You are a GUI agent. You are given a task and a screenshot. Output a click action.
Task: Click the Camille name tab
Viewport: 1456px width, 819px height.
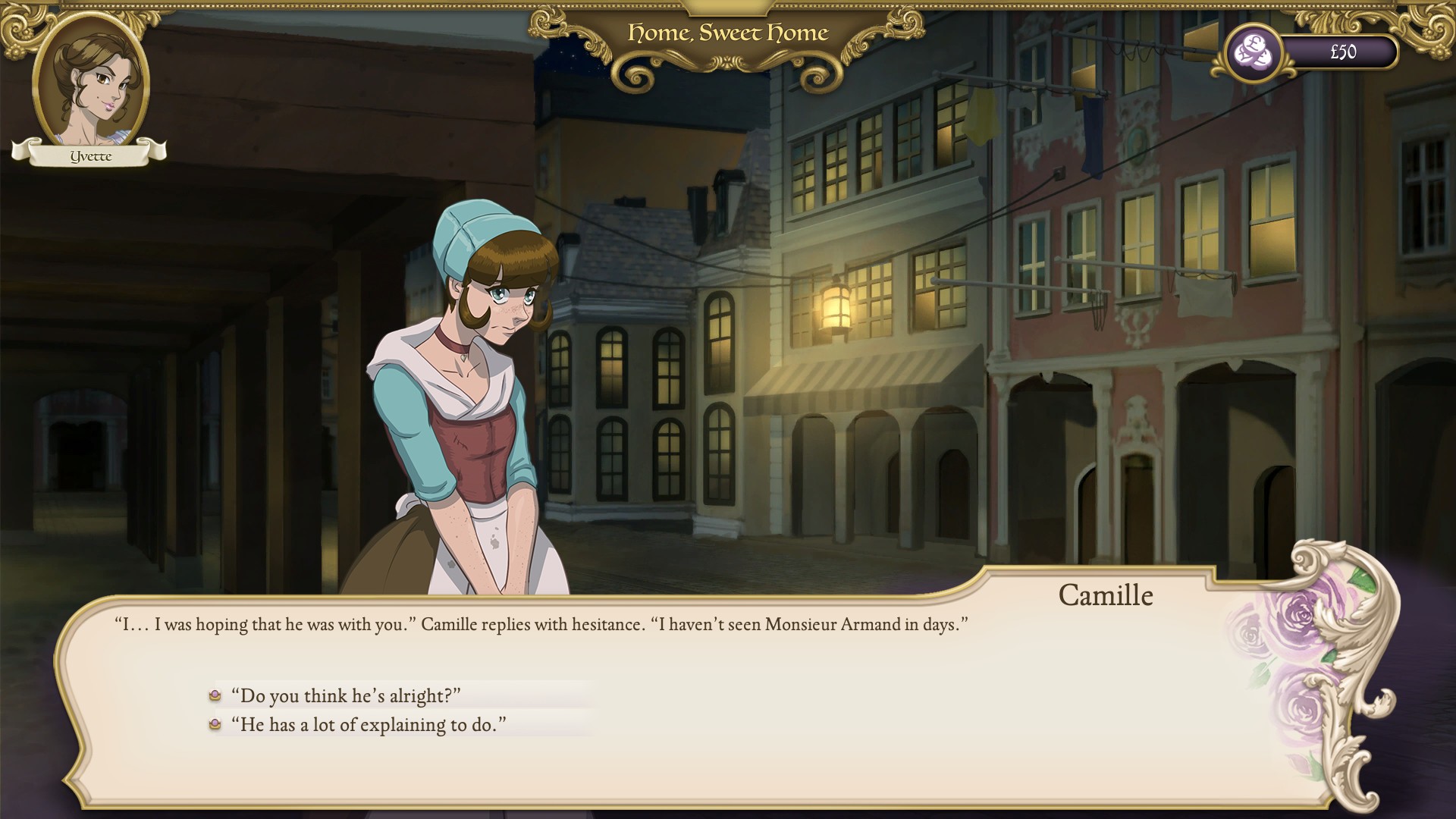pos(1106,596)
